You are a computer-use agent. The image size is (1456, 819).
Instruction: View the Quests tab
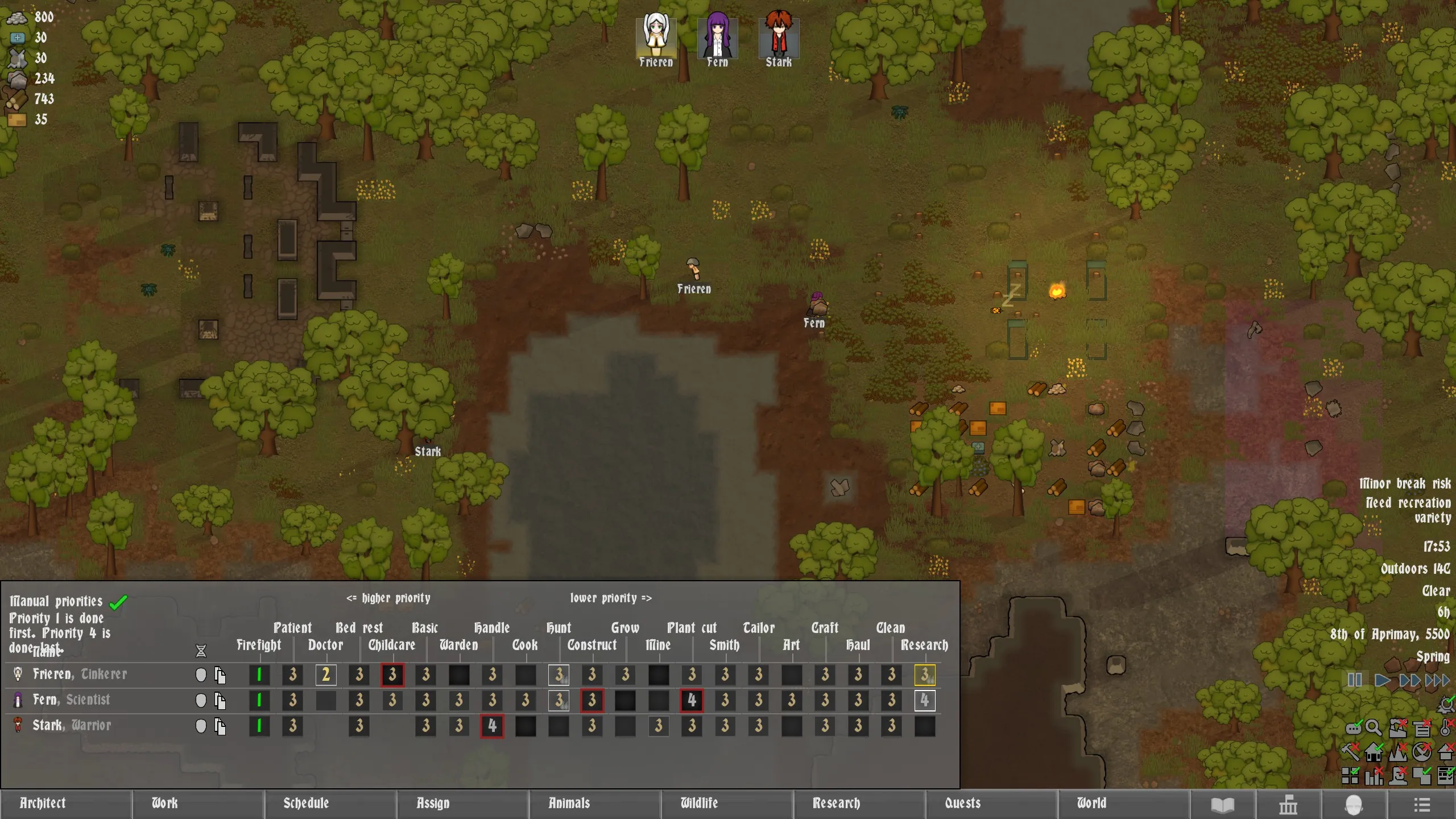[991, 803]
